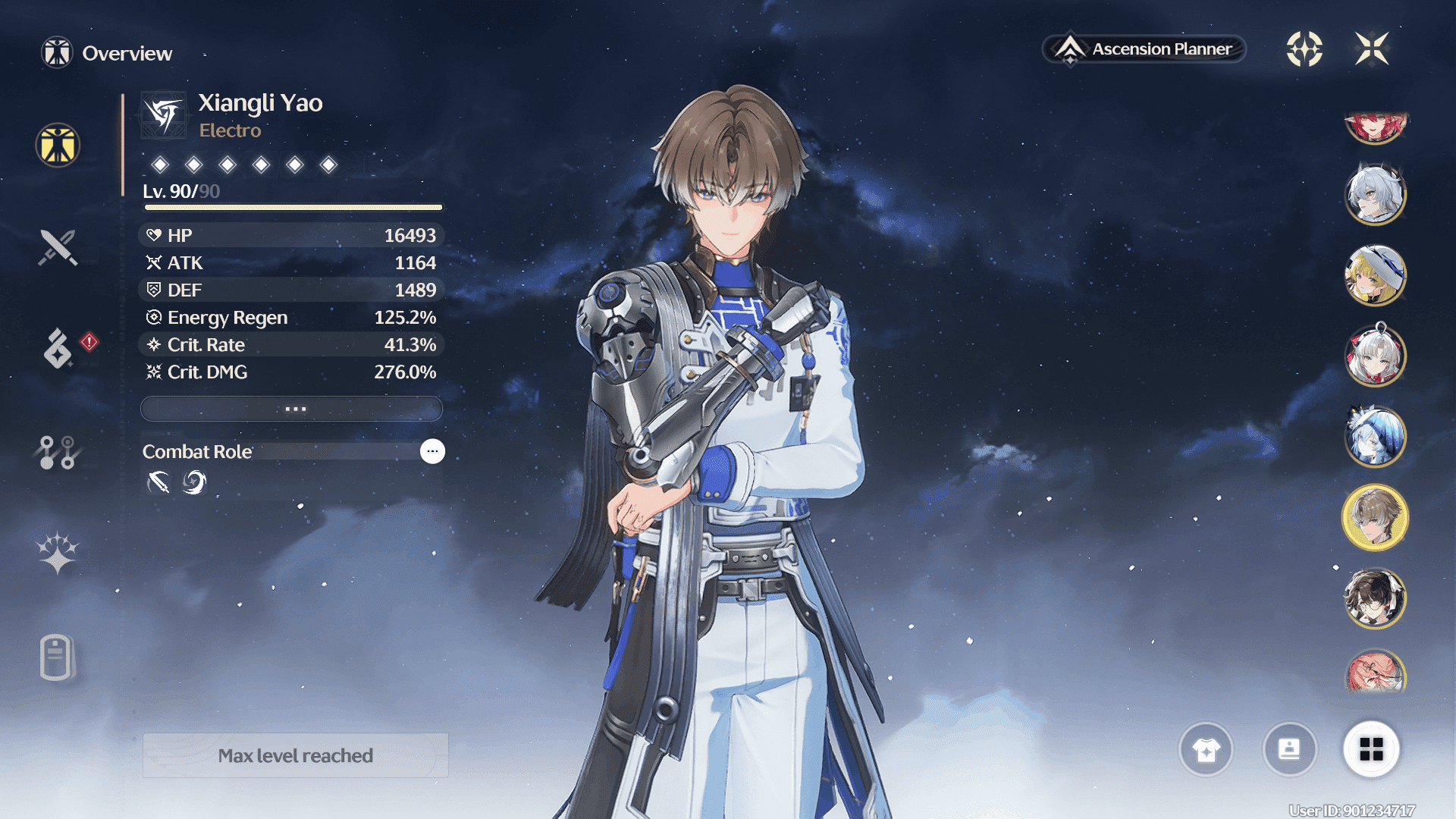This screenshot has width=1456, height=819.
Task: Select the Overview tab icon in sidebar
Action: [58, 145]
